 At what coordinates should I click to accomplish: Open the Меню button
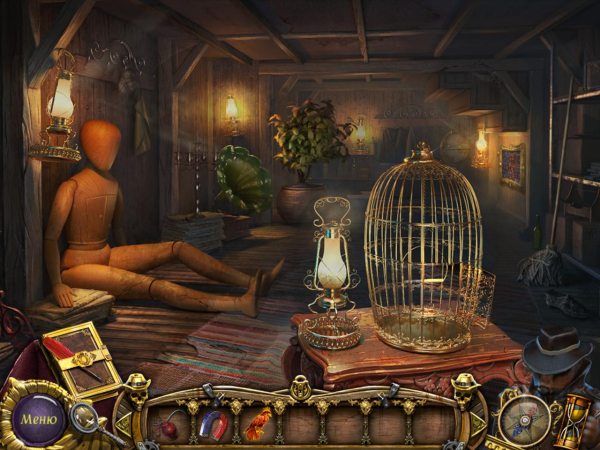pyautogui.click(x=38, y=417)
